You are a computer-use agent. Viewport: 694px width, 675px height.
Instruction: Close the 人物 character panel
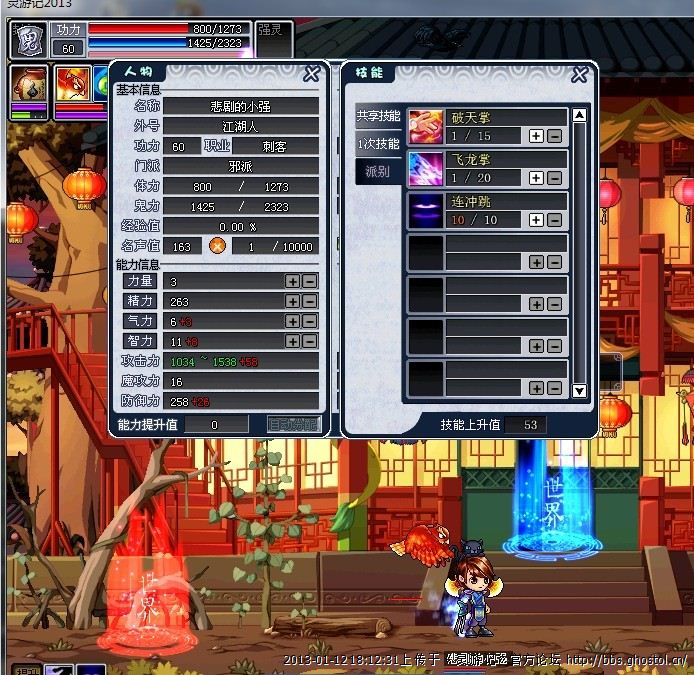312,73
